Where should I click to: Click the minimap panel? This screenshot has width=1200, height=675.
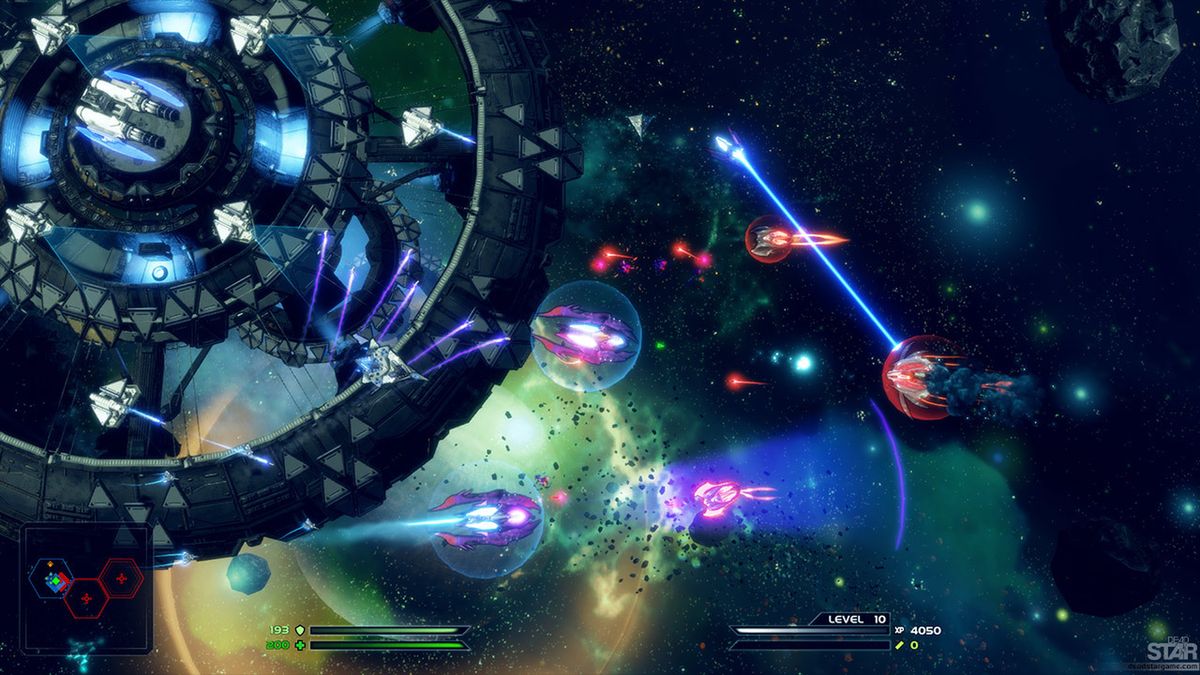pyautogui.click(x=86, y=590)
